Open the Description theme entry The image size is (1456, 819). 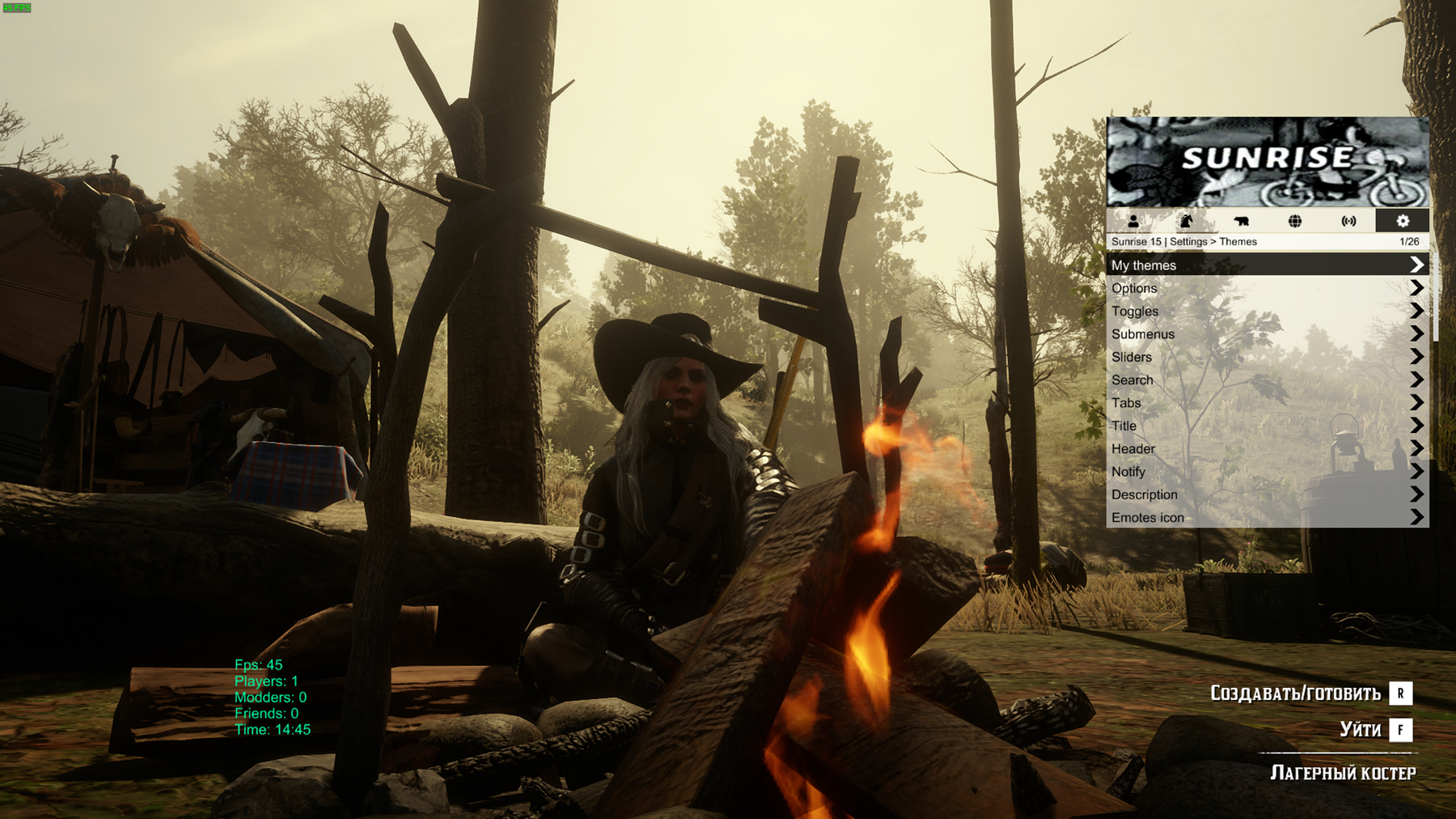(1267, 494)
